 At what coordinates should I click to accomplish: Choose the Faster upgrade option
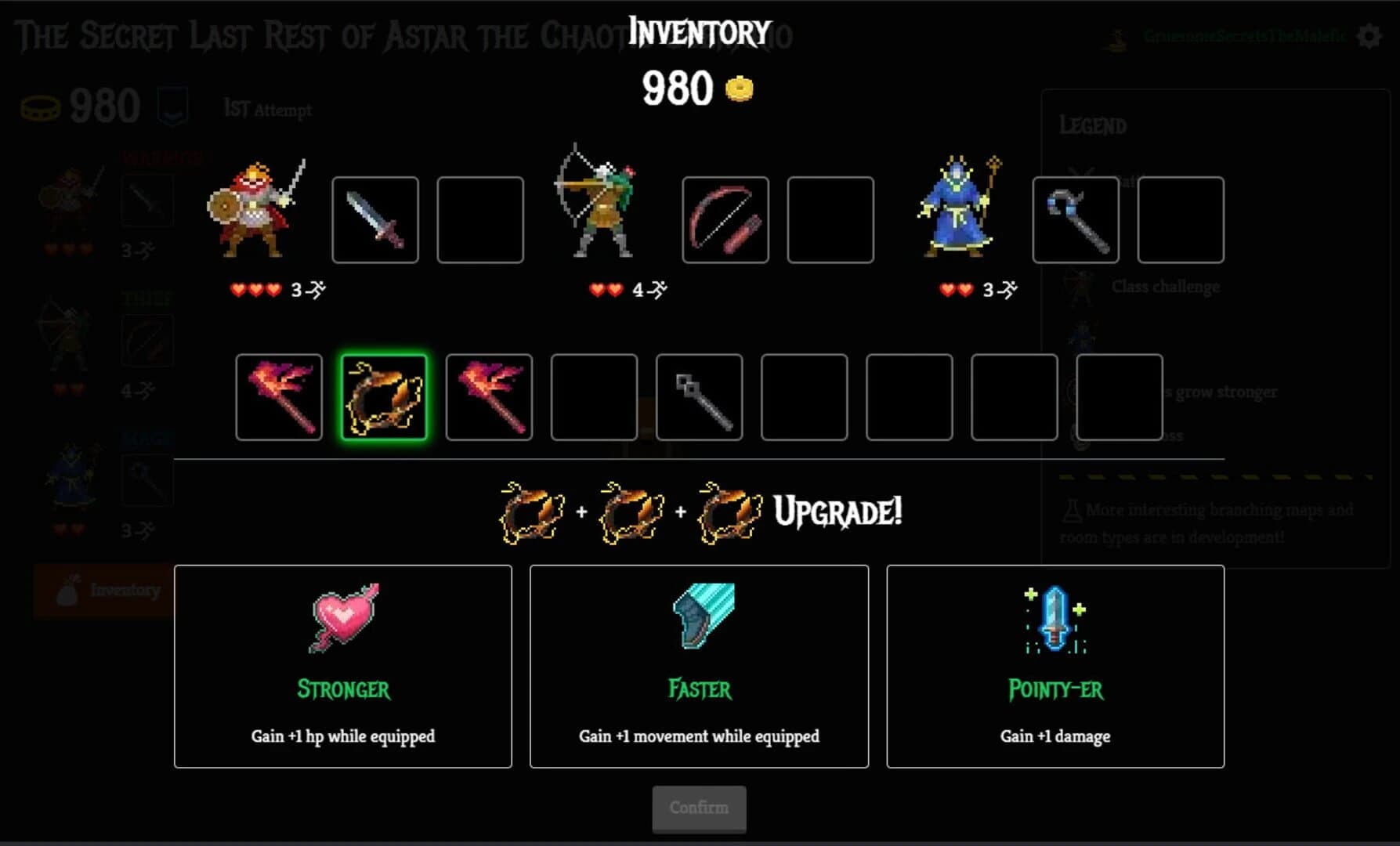pyautogui.click(x=699, y=666)
